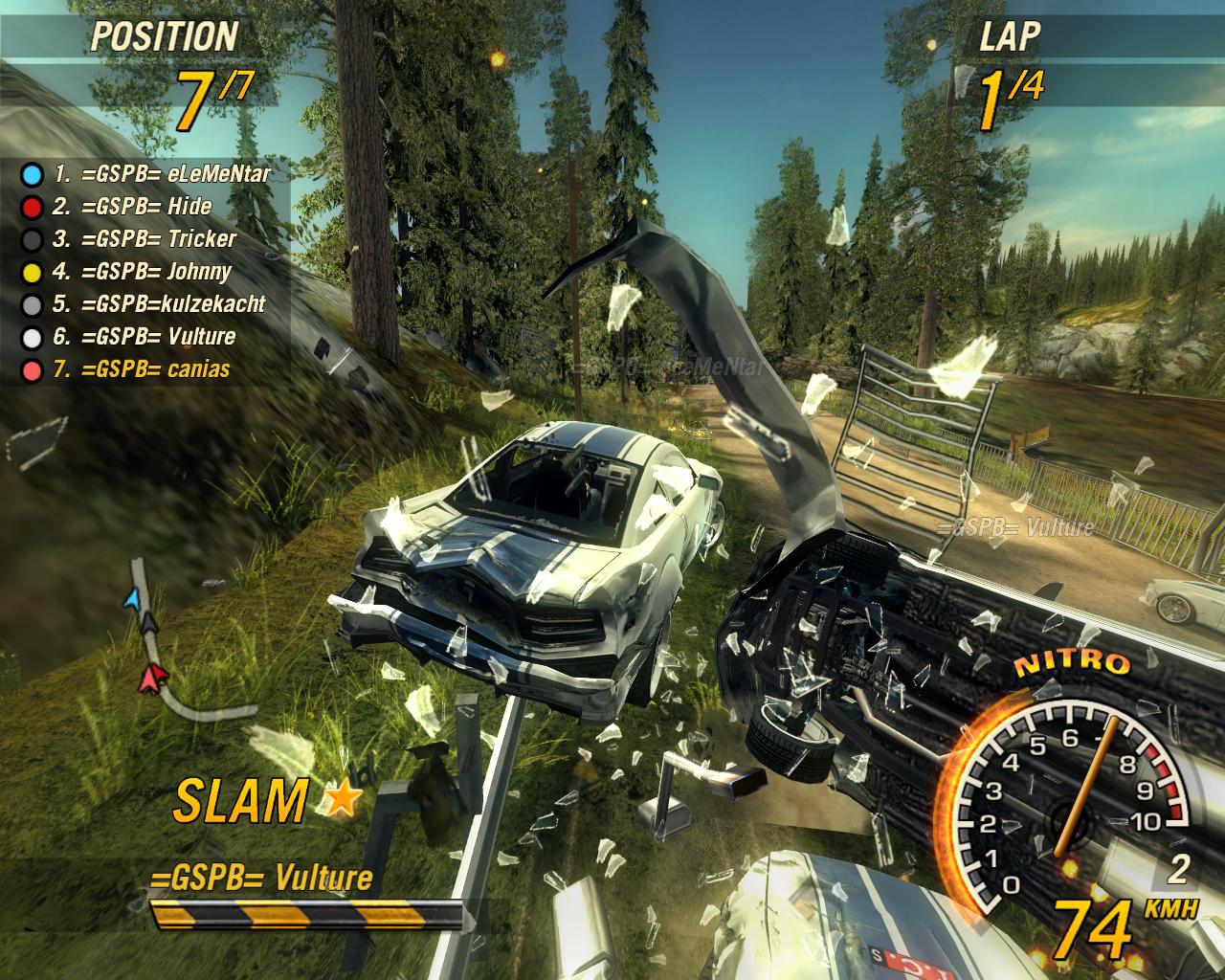Select Johnny's leaderboard entry
This screenshot has width=1225, height=980.
point(142,272)
